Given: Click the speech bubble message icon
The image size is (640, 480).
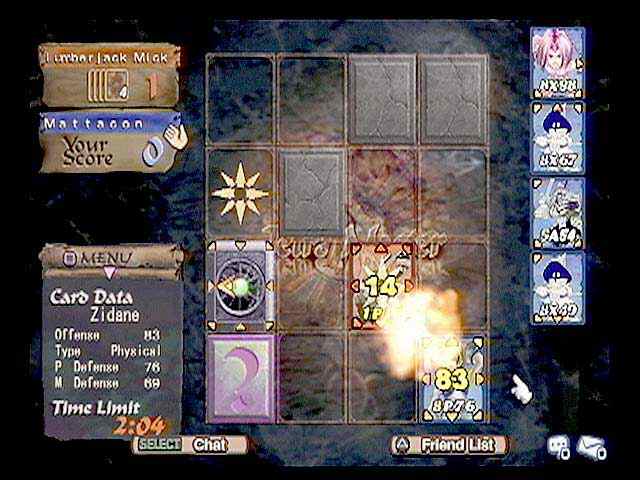Looking at the screenshot, I should pos(556,448).
